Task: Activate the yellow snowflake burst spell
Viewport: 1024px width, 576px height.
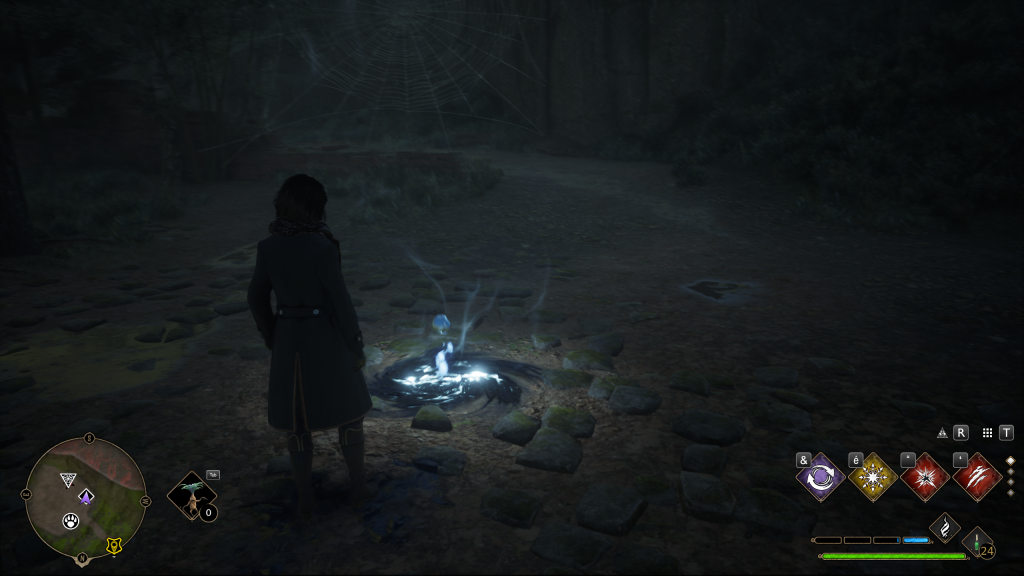Action: tap(873, 477)
